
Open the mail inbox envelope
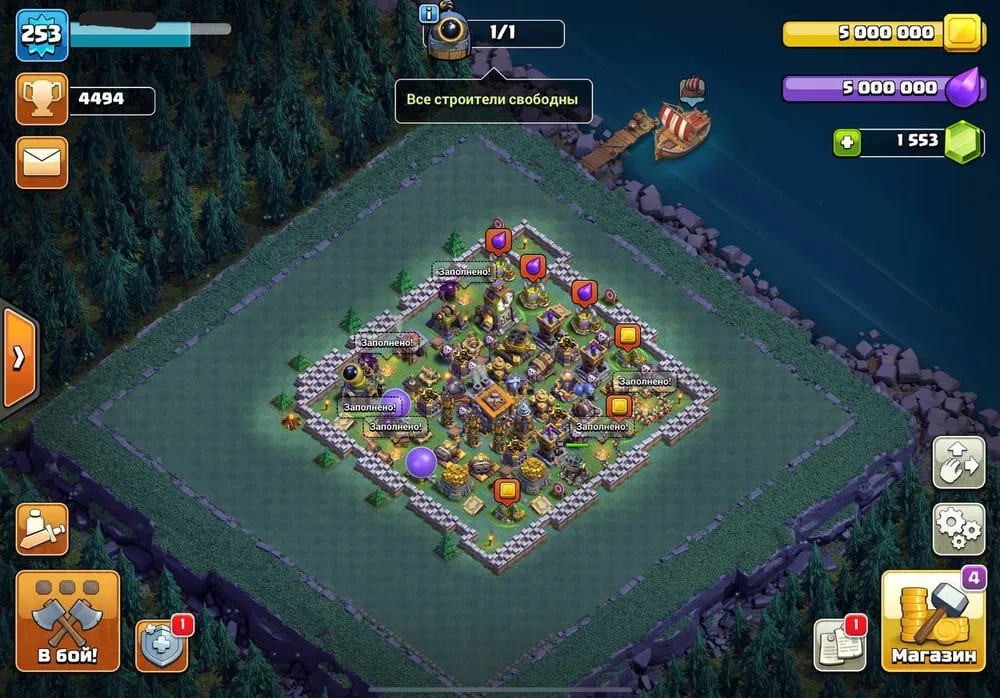(42, 162)
